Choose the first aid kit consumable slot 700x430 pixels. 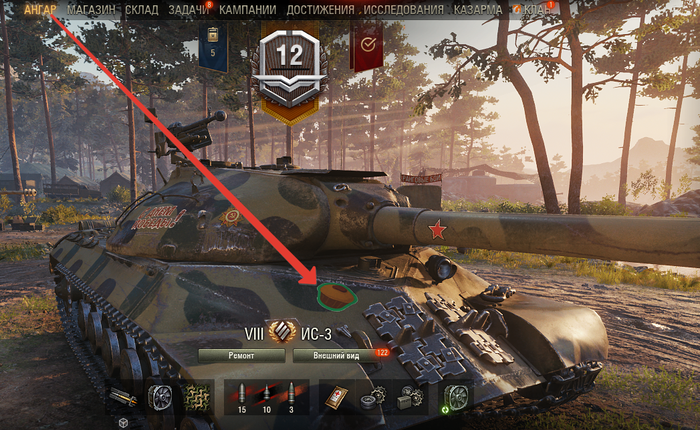(x=334, y=396)
